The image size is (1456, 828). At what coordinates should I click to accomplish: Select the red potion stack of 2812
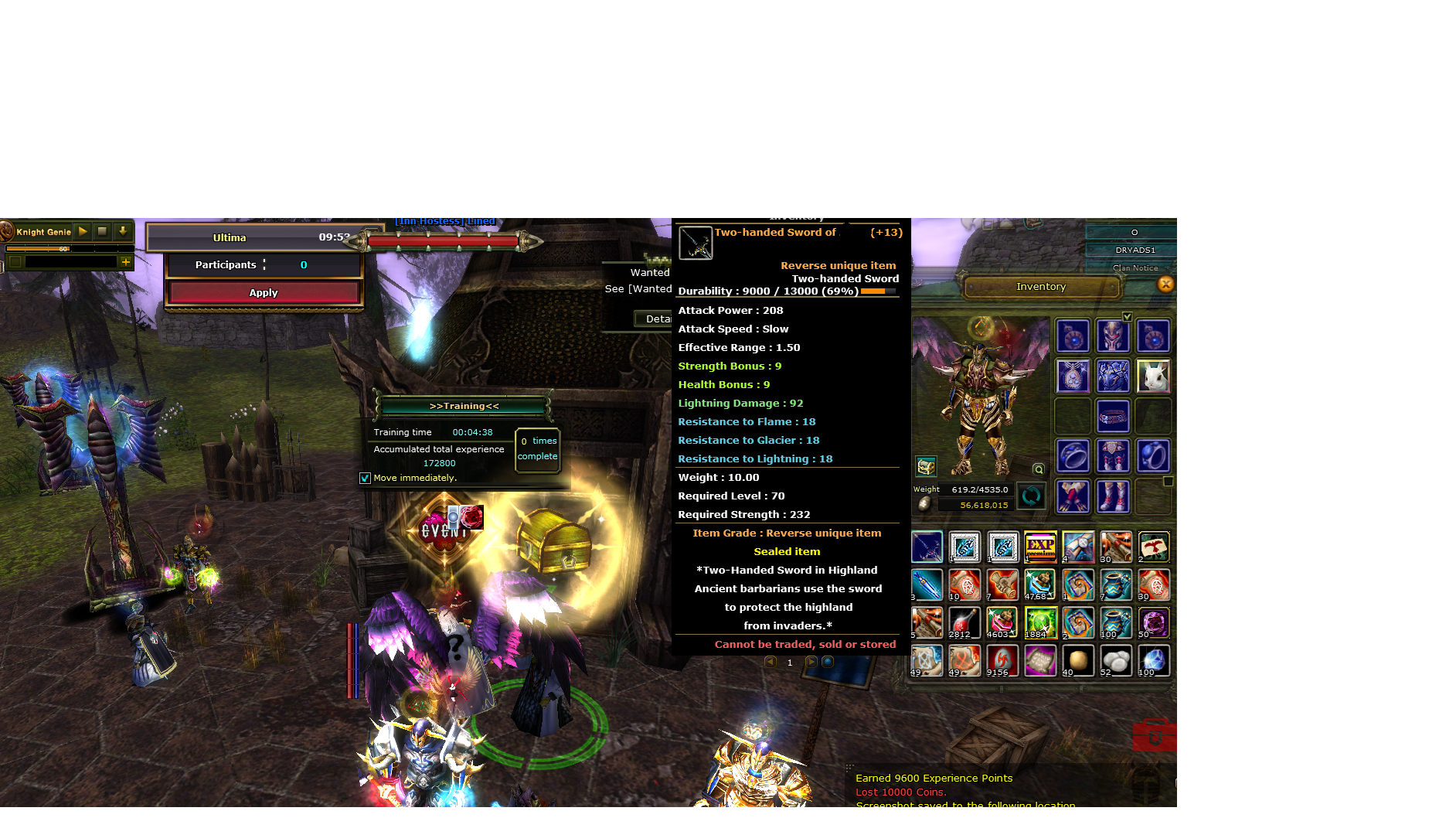coord(964,622)
